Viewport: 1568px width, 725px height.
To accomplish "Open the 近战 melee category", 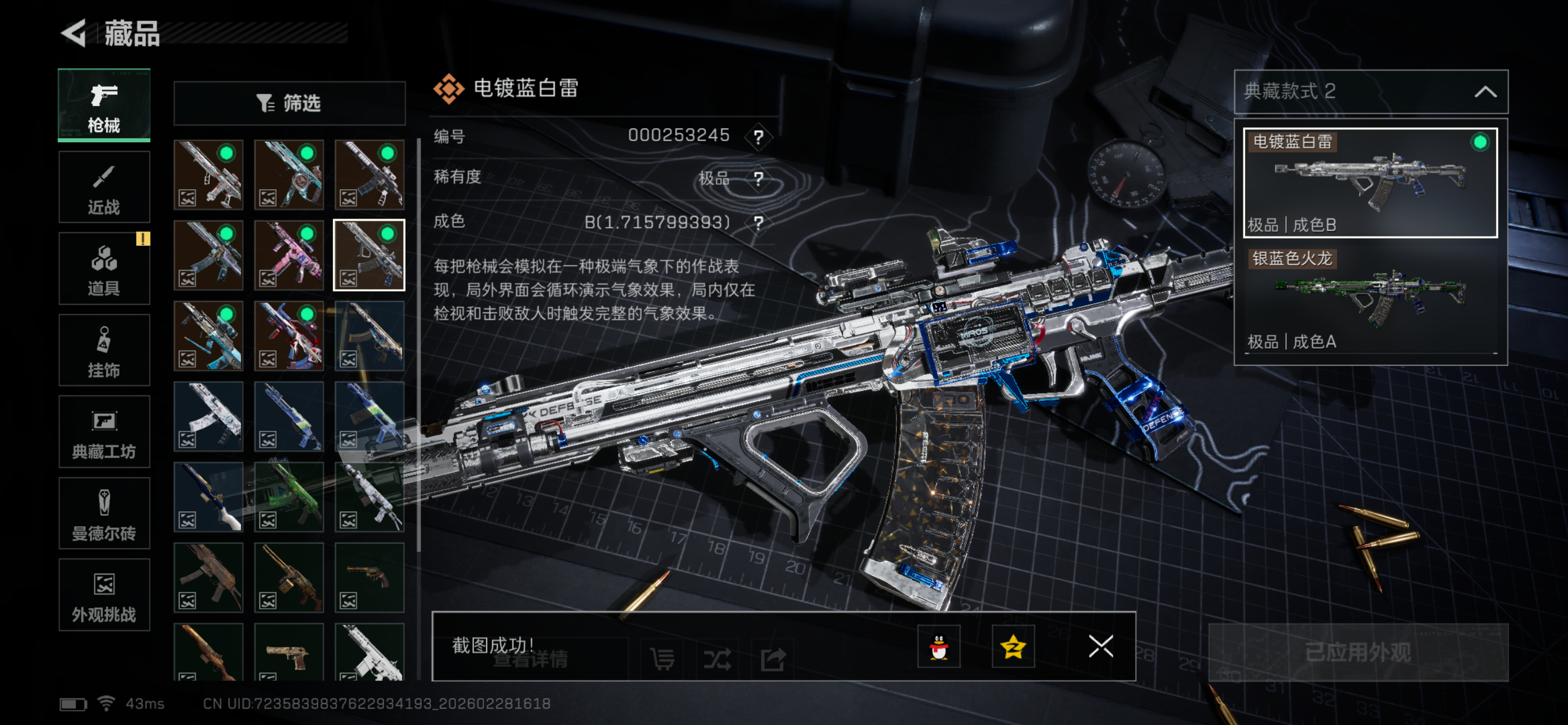I will 104,187.
